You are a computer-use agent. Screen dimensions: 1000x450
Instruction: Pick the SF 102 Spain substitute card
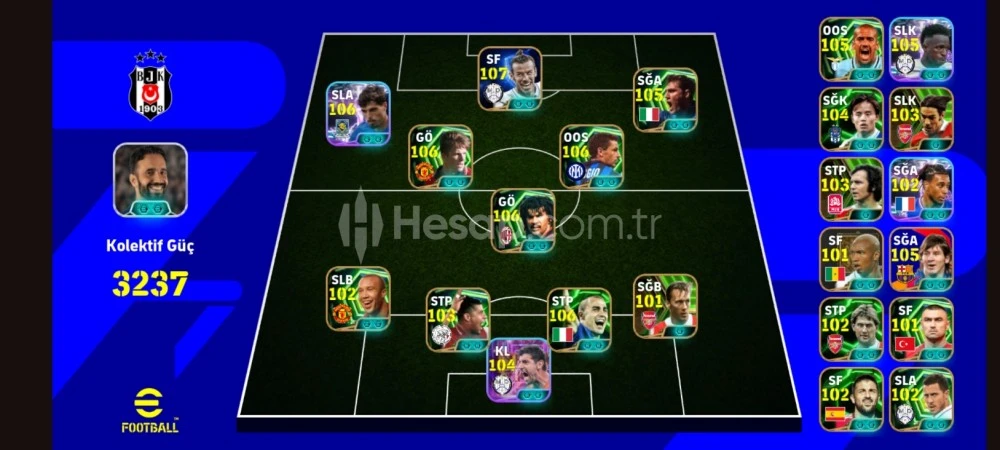(851, 399)
